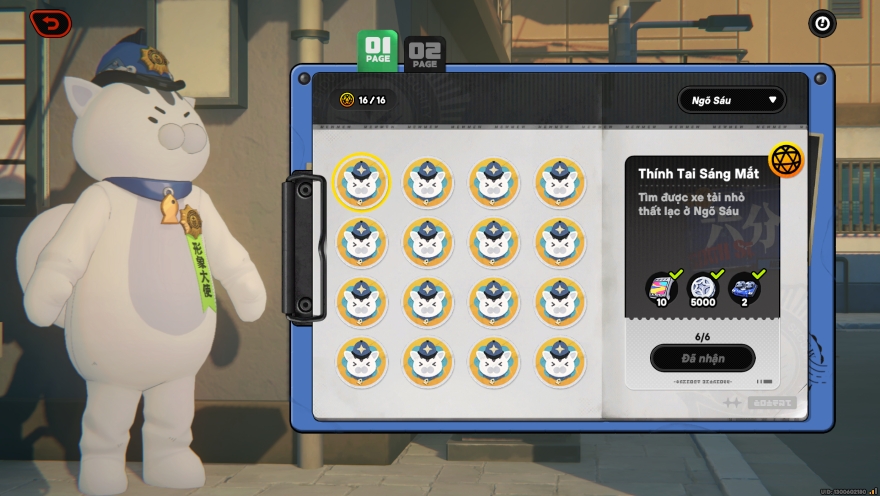
Task: Click the round power-style button top right
Action: (x=821, y=23)
